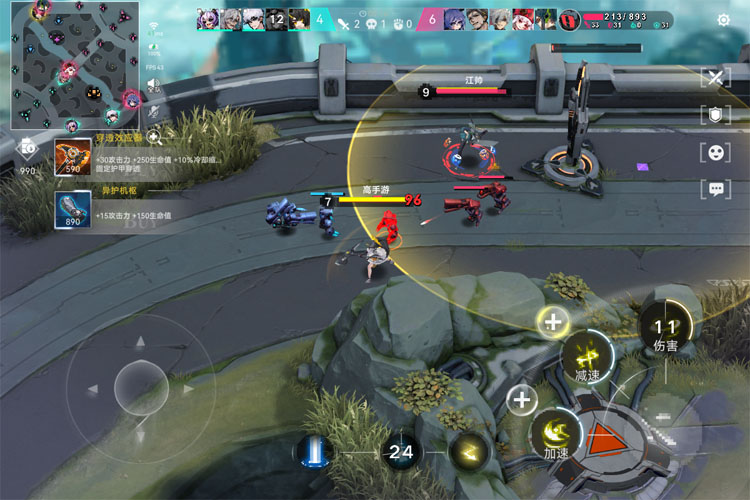This screenshot has width=750, height=500.
Task: Open the settings gear menu
Action: click(723, 20)
